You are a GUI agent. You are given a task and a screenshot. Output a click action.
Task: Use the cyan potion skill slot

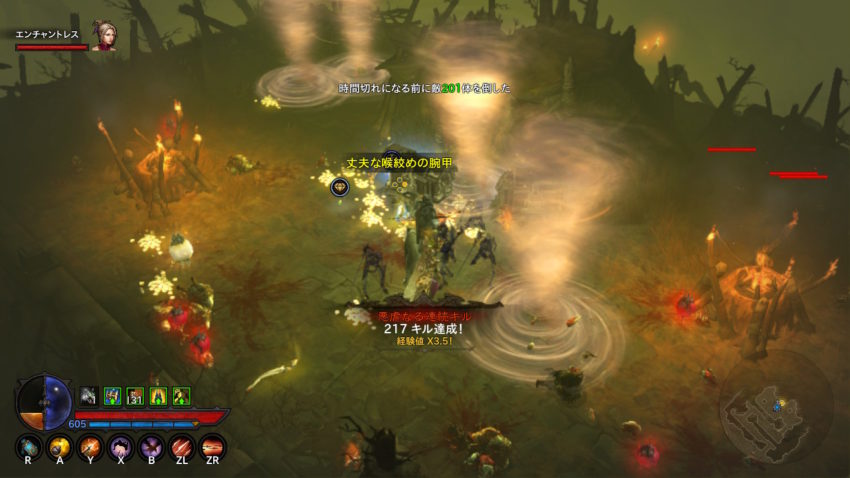coord(28,447)
